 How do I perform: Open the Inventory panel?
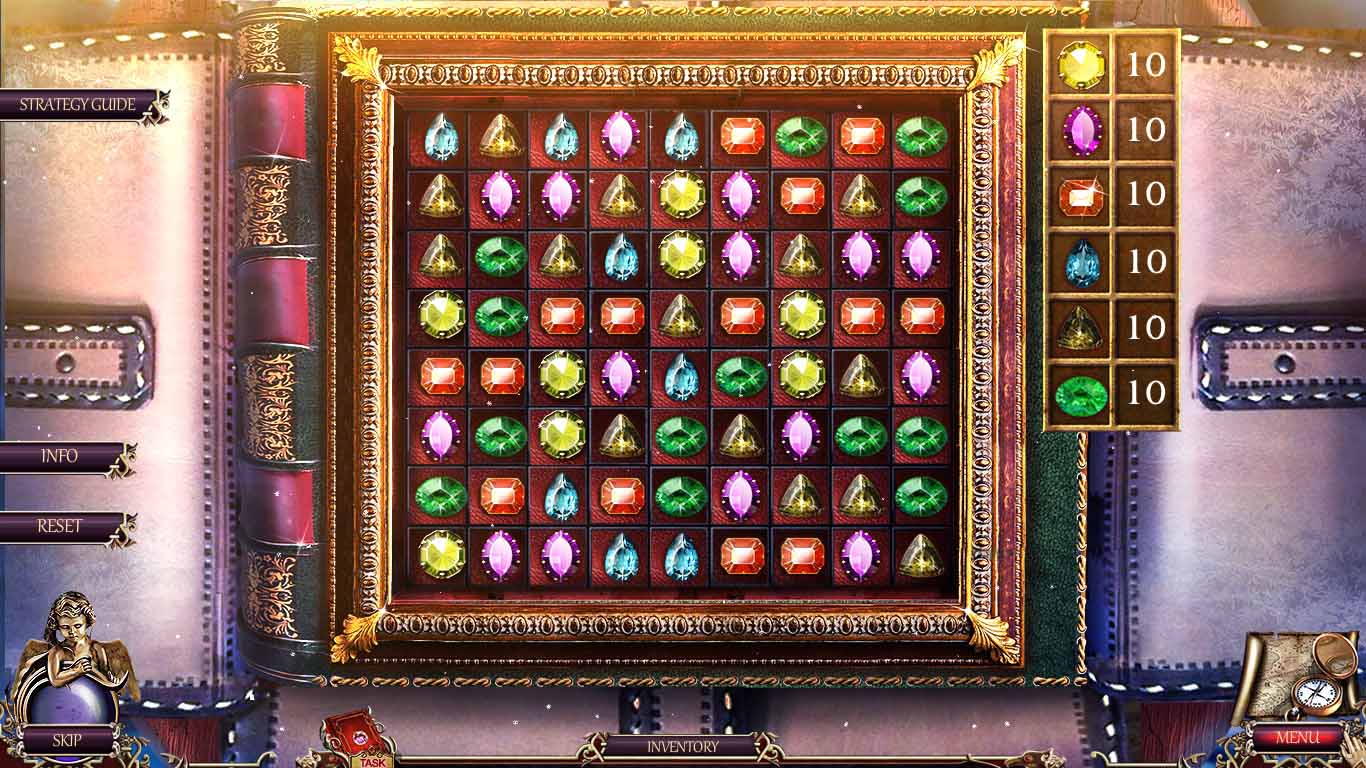tap(683, 745)
